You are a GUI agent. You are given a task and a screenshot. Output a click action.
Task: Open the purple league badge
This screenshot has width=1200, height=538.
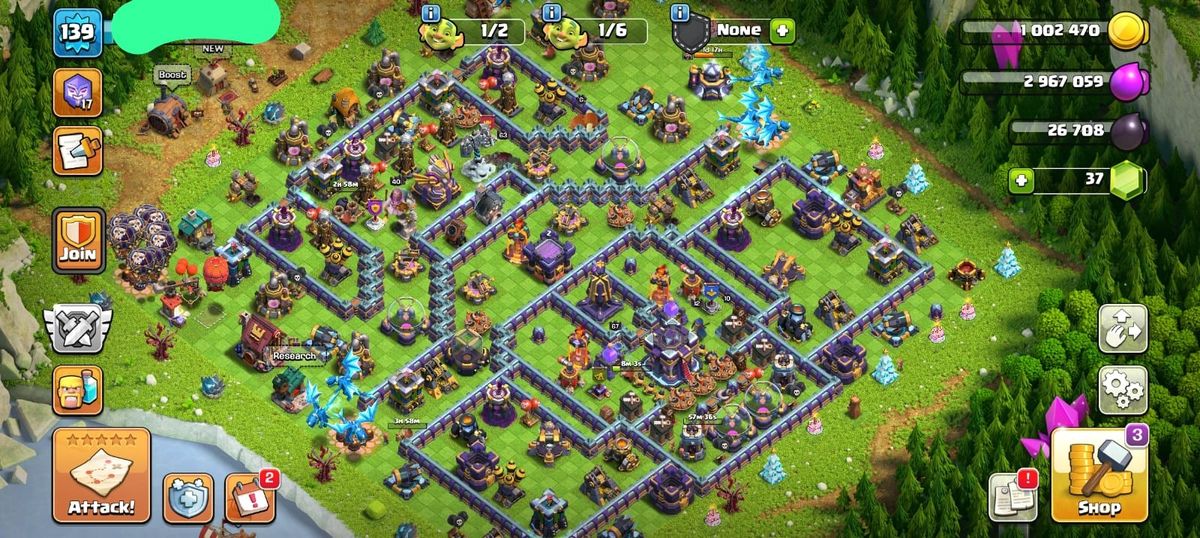[77, 93]
